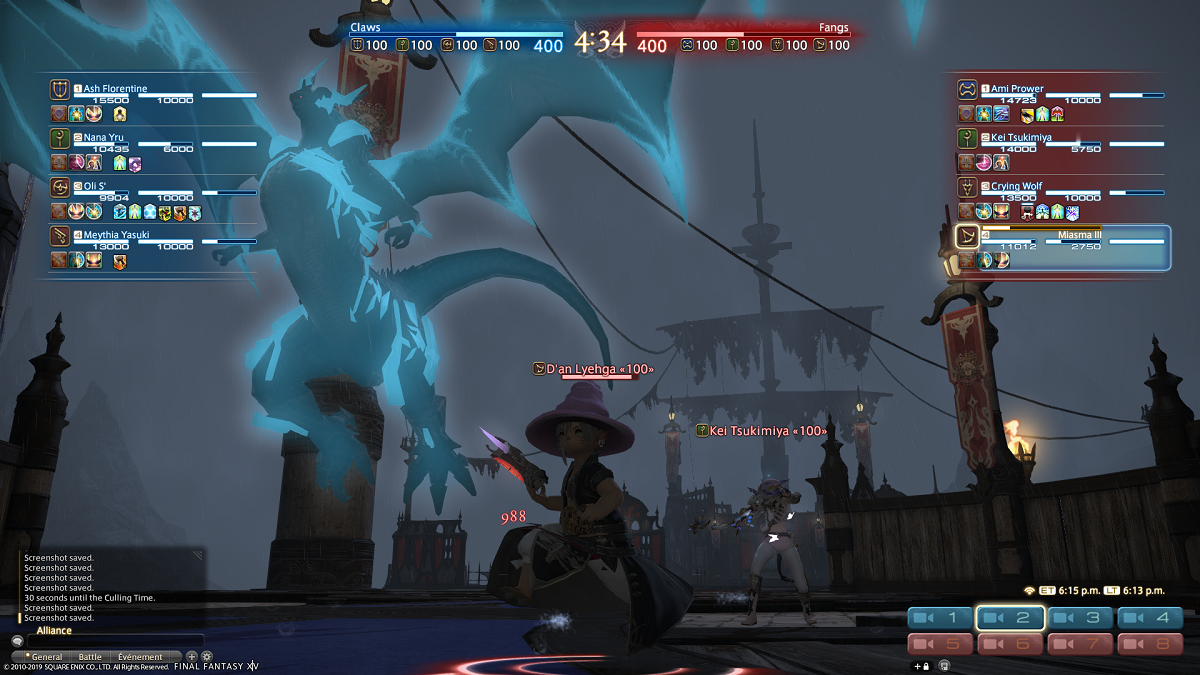Image resolution: width=1200 pixels, height=675 pixels.
Task: Add a new chat tab with plus button
Action: tap(192, 657)
